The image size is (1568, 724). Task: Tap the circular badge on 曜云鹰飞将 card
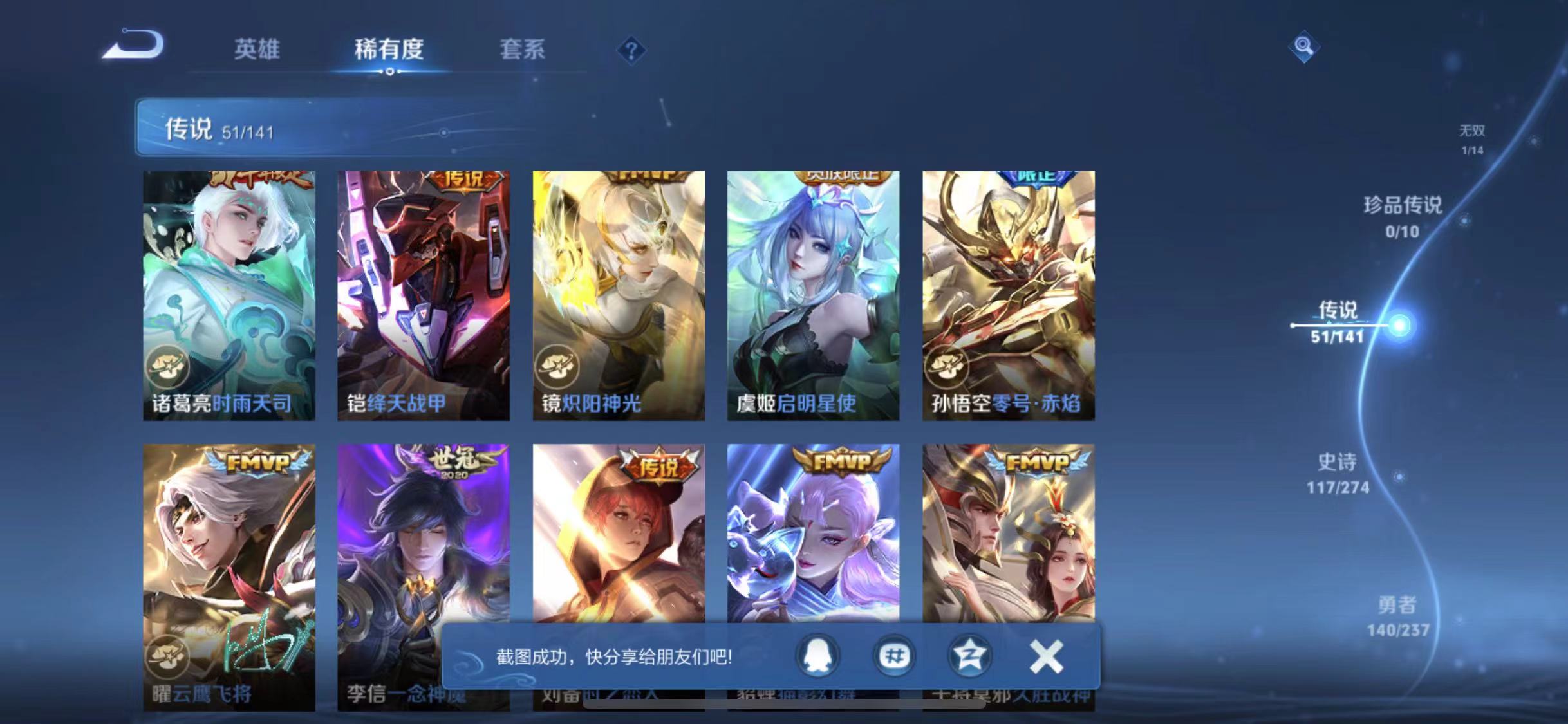coord(169,658)
